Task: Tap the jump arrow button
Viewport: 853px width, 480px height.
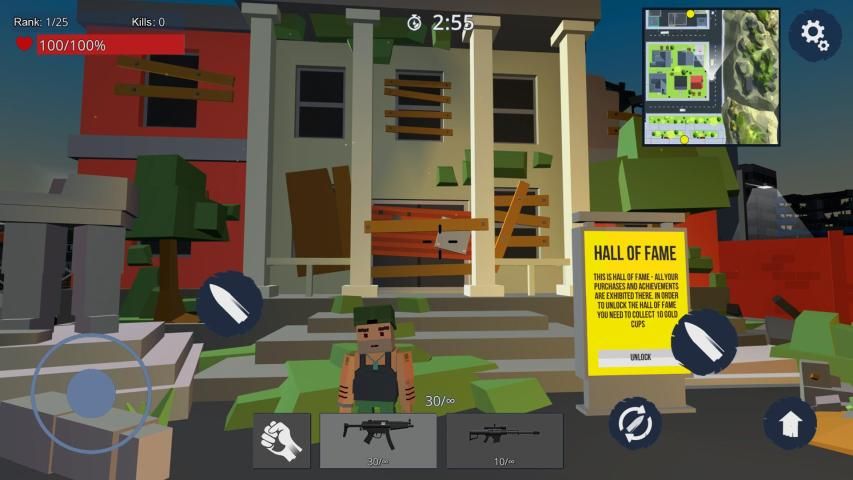Action: pyautogui.click(x=790, y=424)
